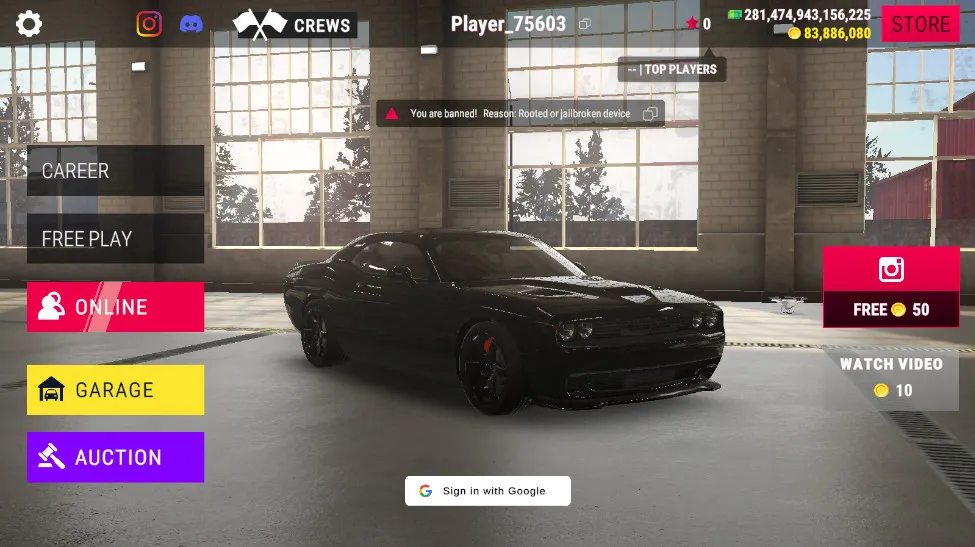This screenshot has width=975, height=547.
Task: Claim the Instagram free 50 coins
Action: (890, 288)
